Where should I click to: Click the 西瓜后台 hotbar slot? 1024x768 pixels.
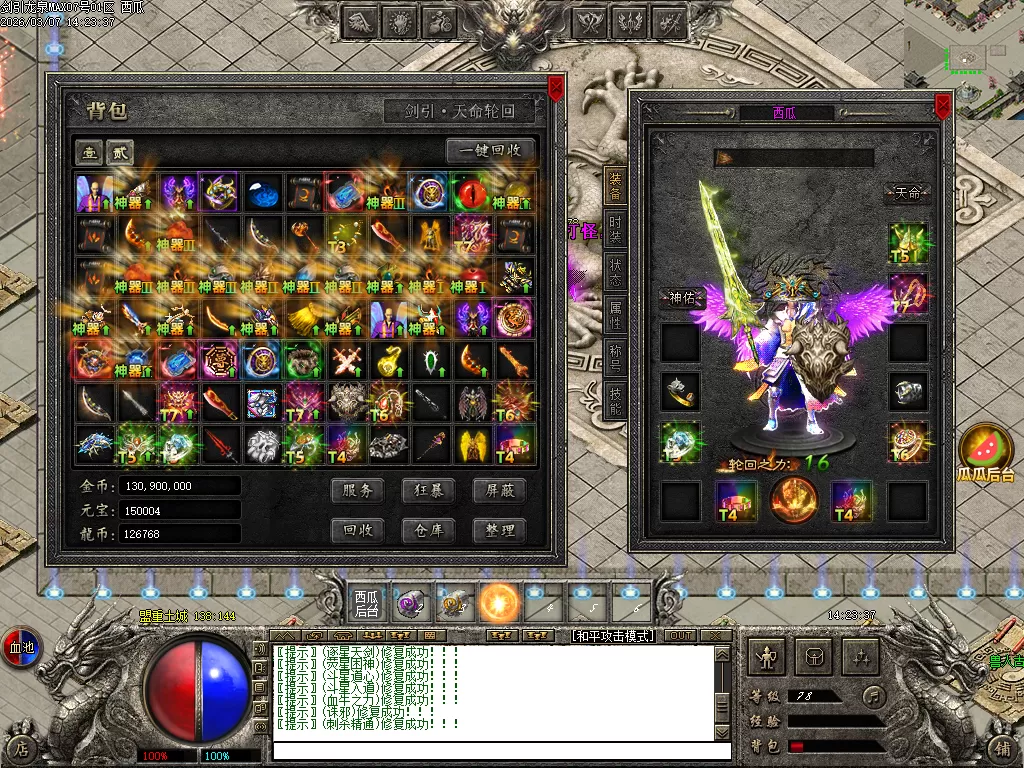coord(367,603)
